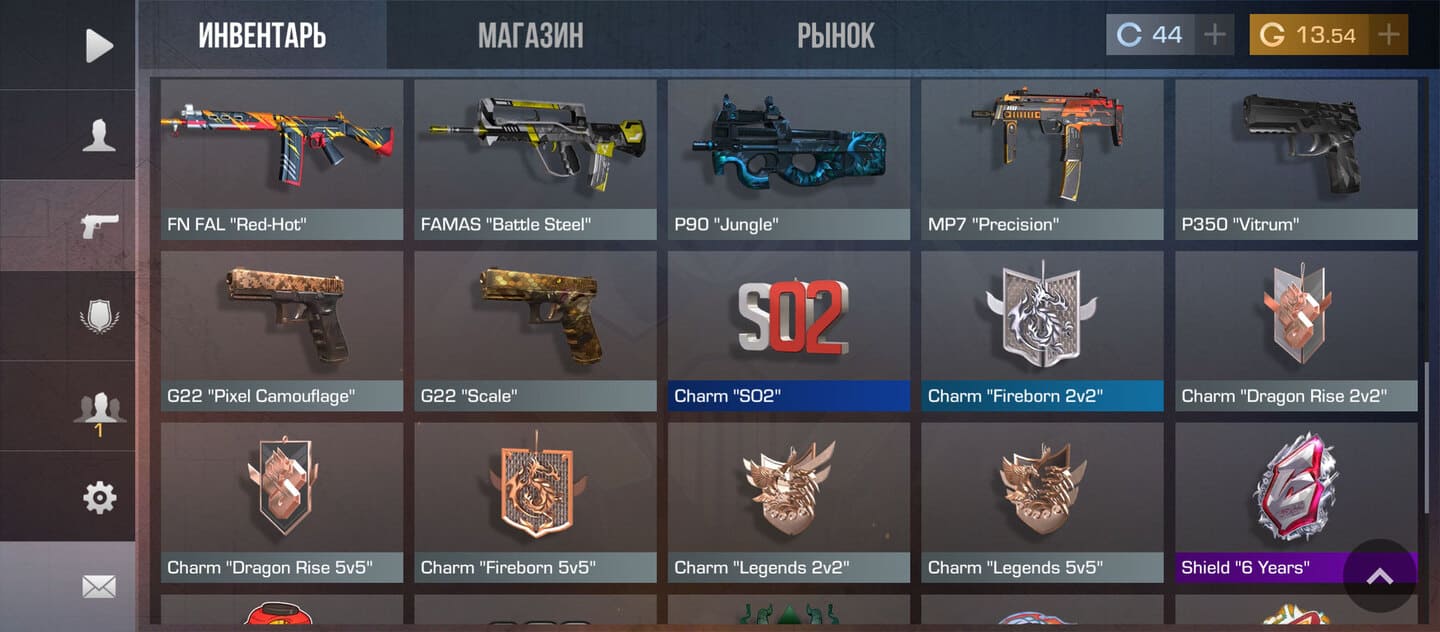Add more silver coins with plus button

(1214, 35)
